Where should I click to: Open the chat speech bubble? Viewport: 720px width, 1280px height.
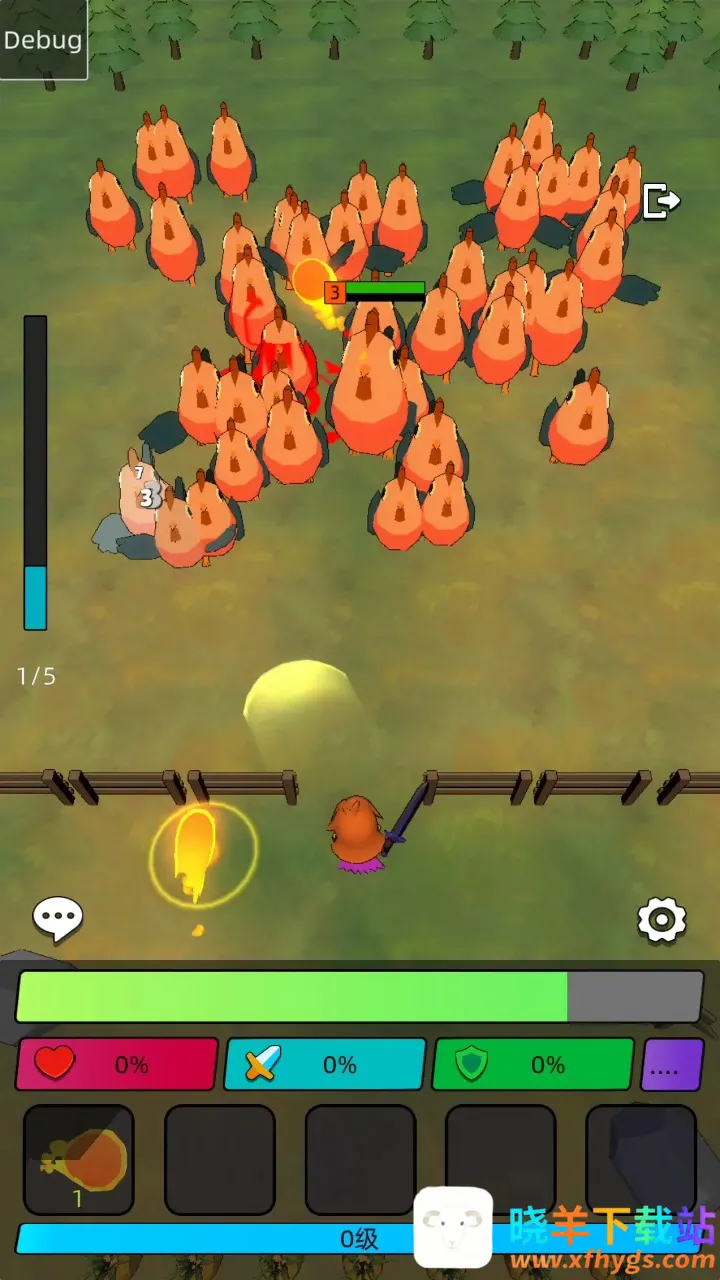coord(58,918)
